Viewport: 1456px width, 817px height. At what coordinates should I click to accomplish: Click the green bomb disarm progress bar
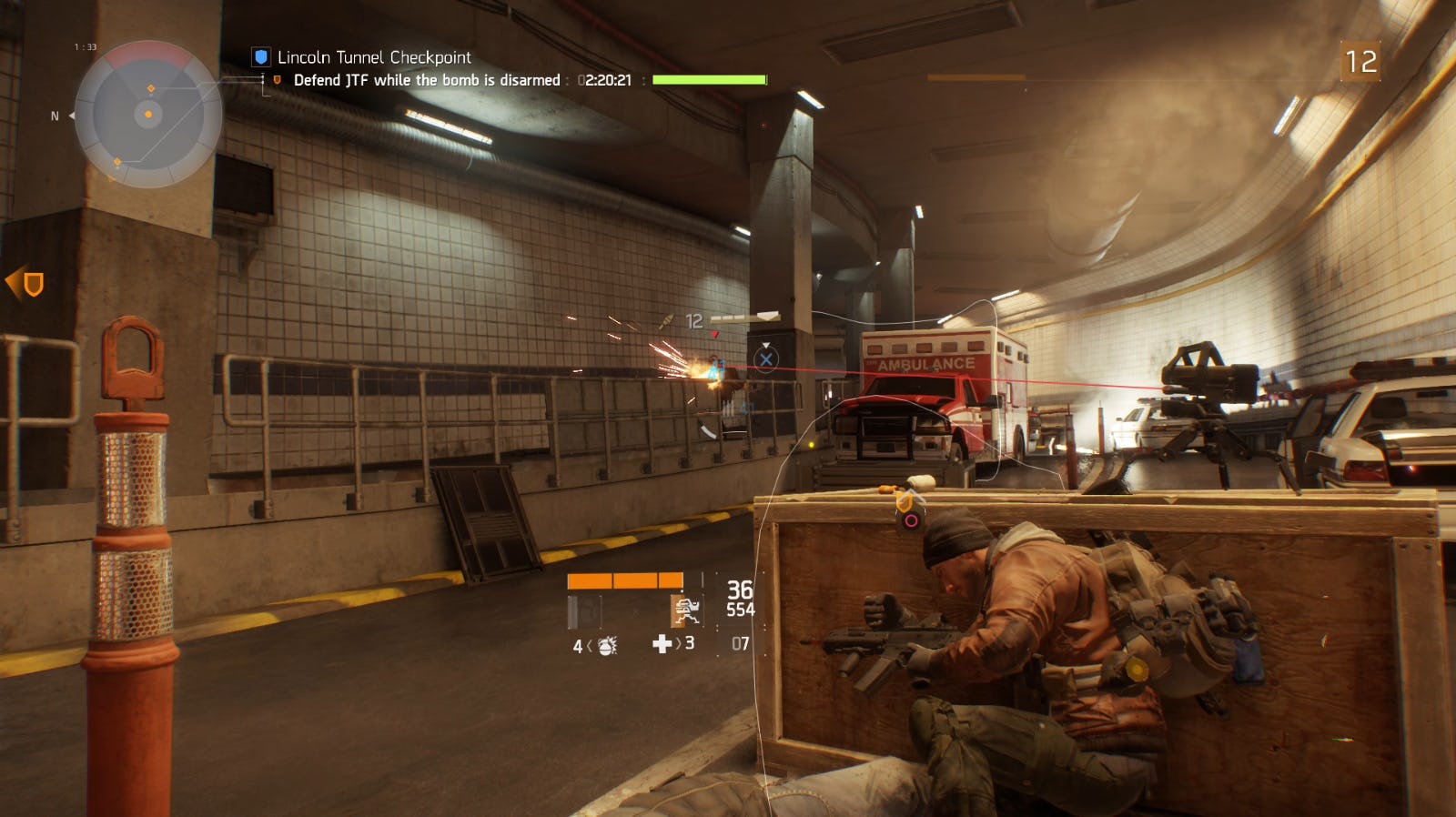[x=708, y=79]
